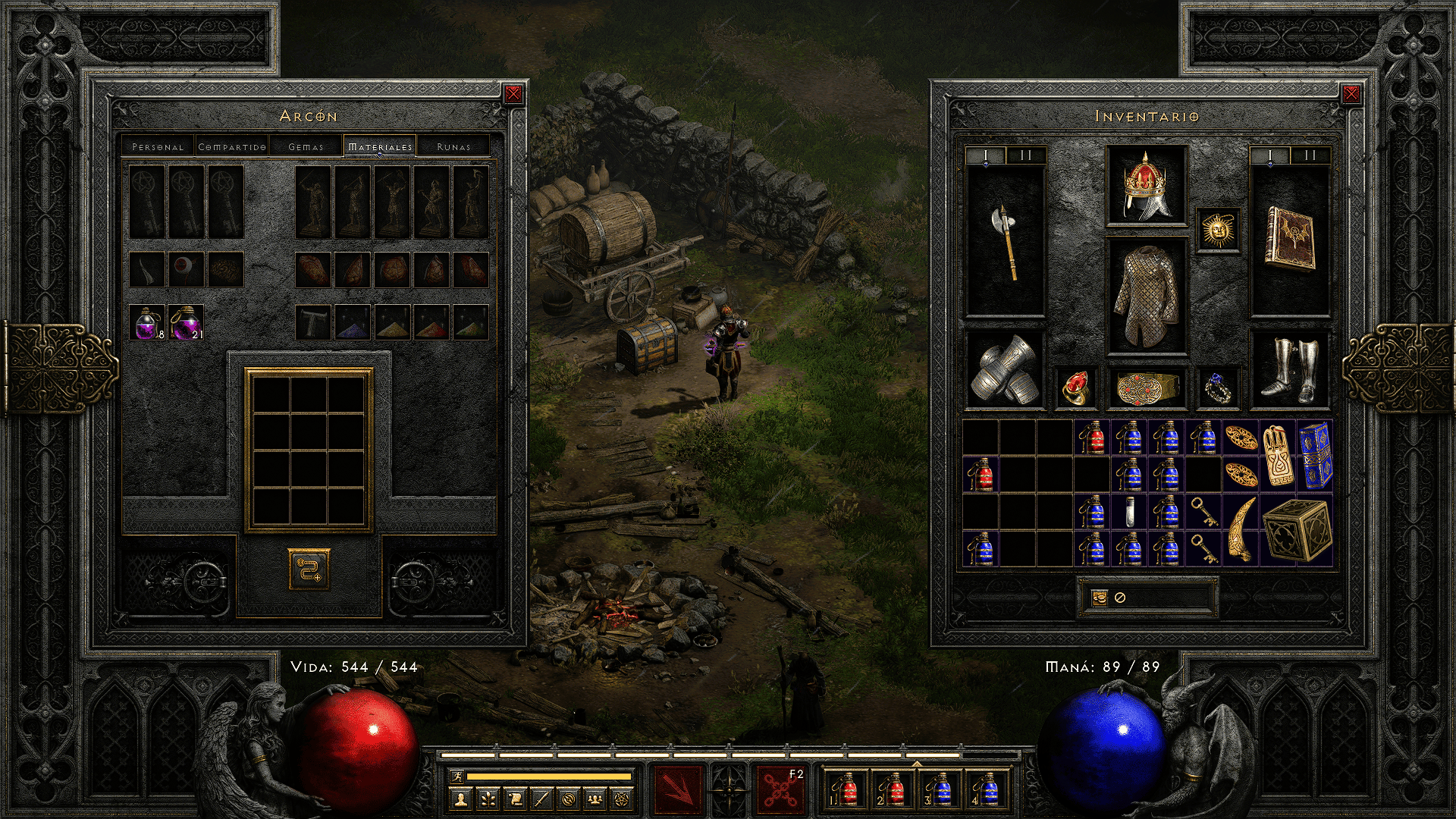Close the Arcón stash window
The width and height of the screenshot is (1456, 819).
(513, 94)
